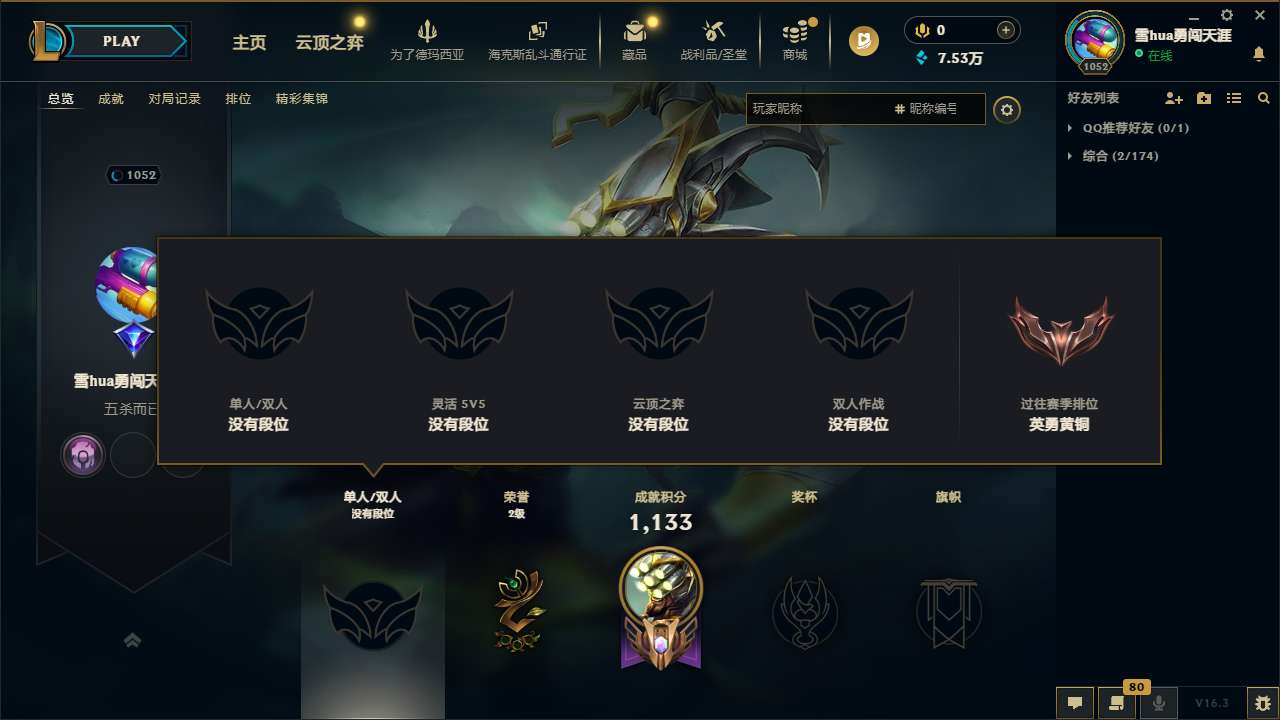Click the PLAY button
Screen dimensions: 1280x720
pyautogui.click(x=122, y=41)
